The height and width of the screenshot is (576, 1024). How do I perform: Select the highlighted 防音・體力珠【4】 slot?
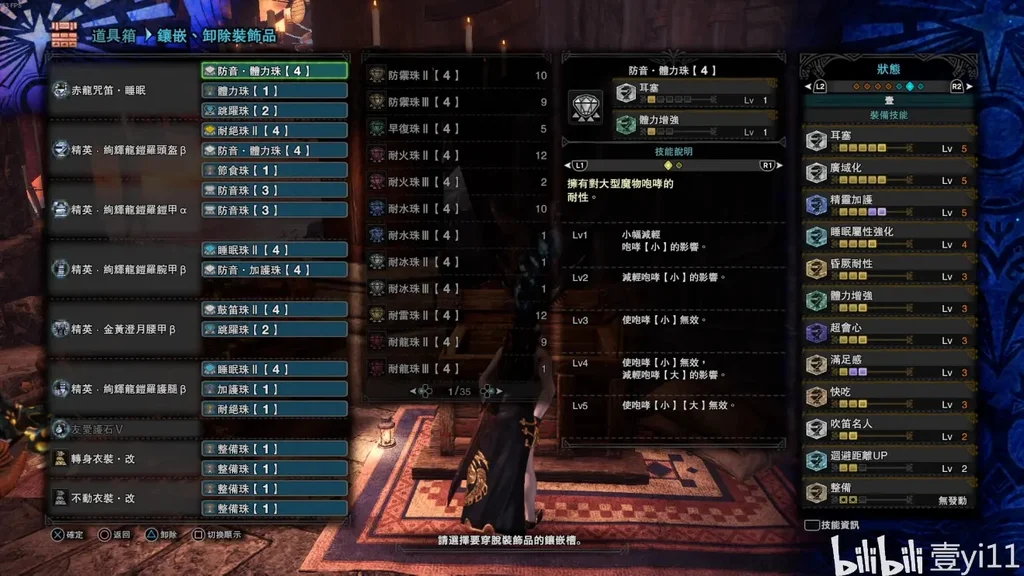coord(274,71)
